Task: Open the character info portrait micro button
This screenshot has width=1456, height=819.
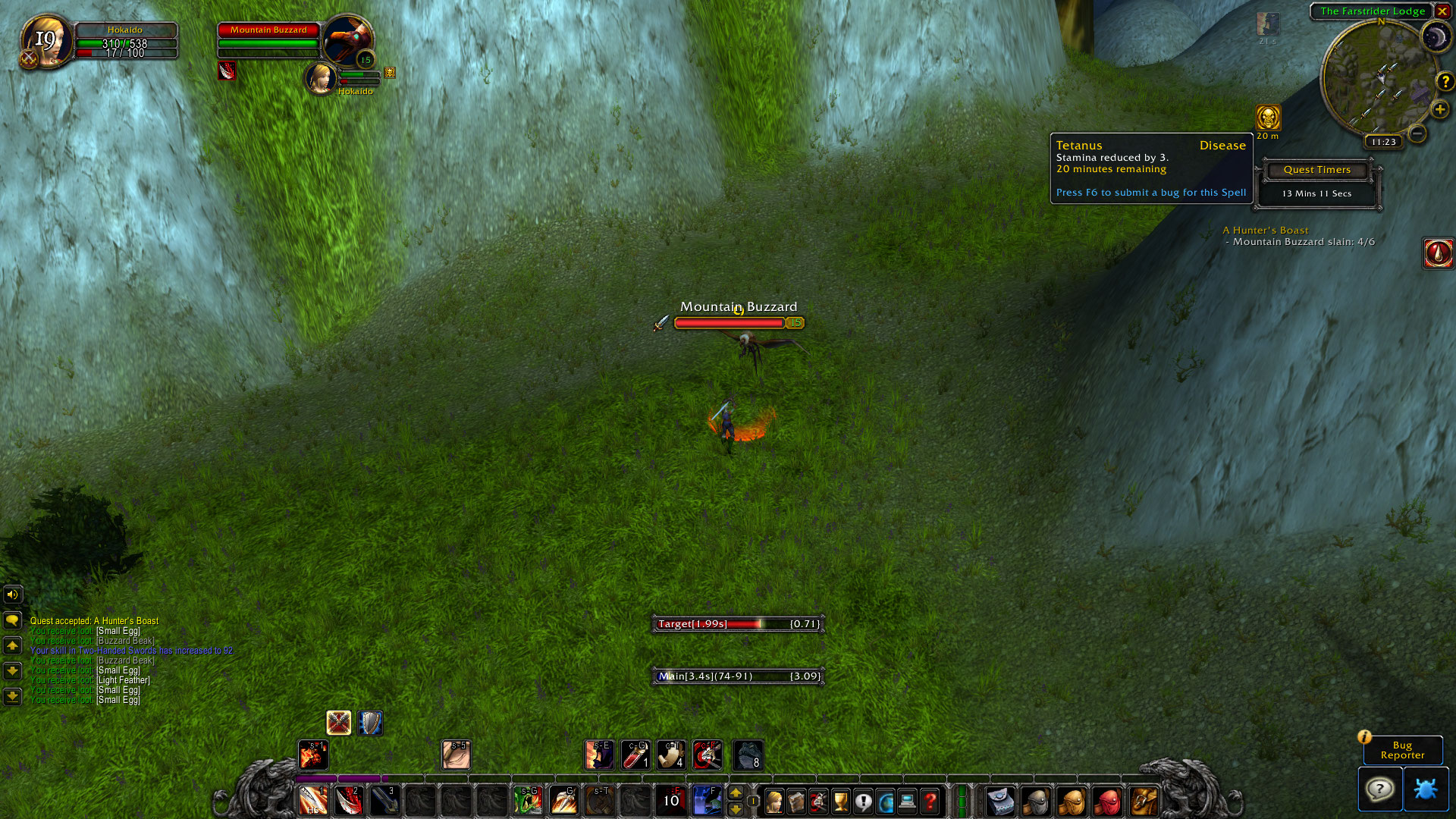Action: point(774,801)
